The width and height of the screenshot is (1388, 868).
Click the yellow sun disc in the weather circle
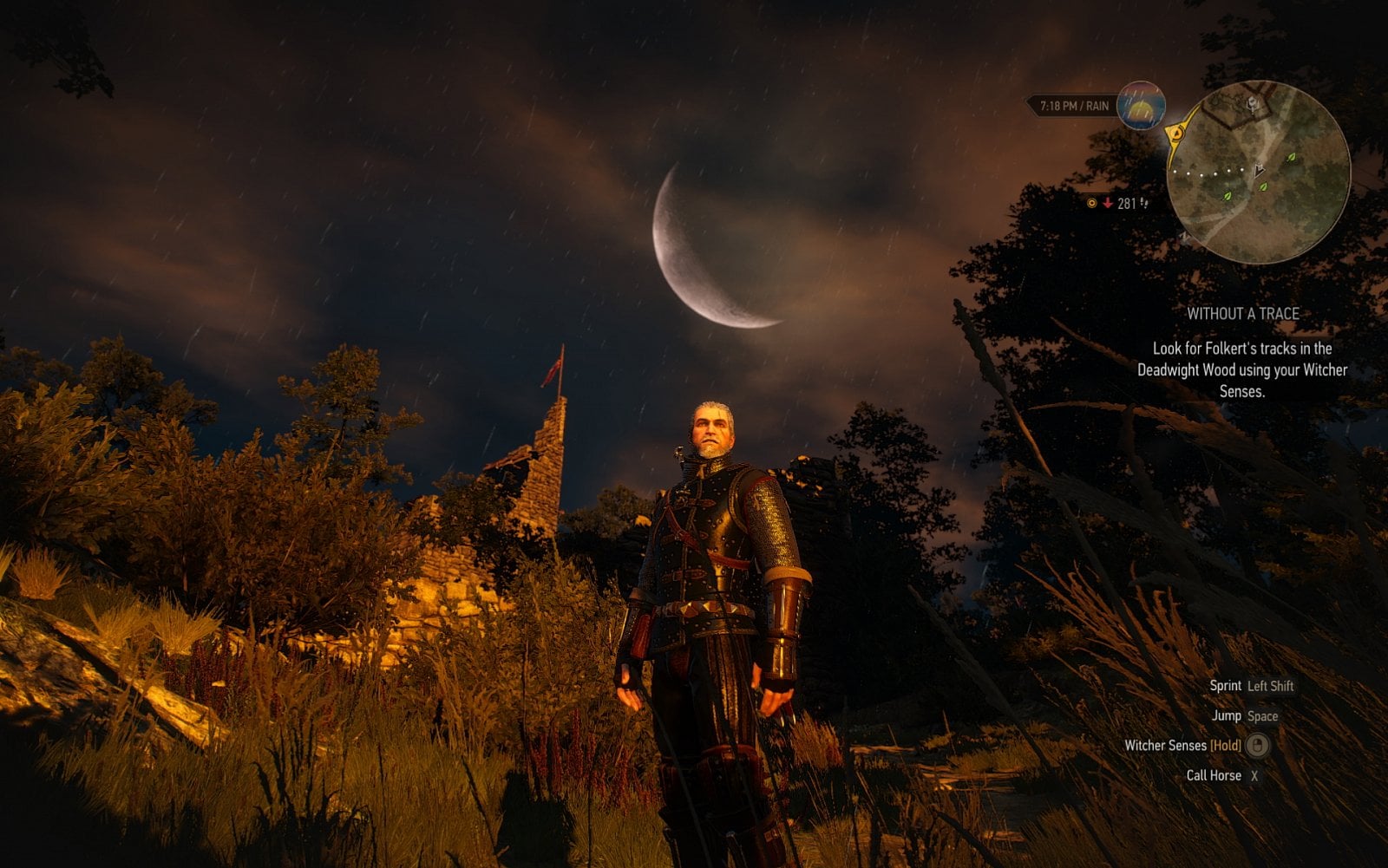[x=1140, y=111]
